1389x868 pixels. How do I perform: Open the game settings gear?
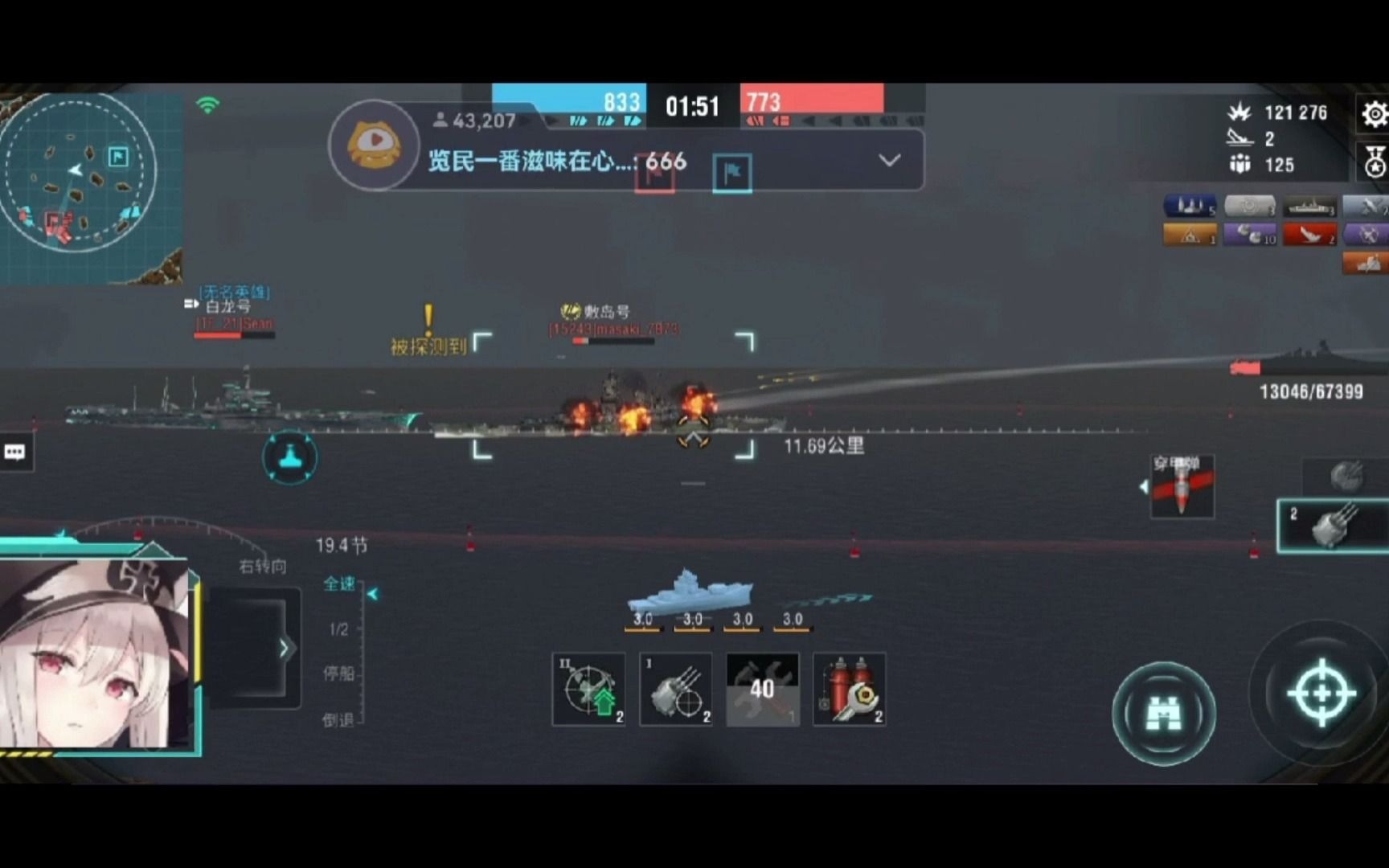click(x=1377, y=114)
